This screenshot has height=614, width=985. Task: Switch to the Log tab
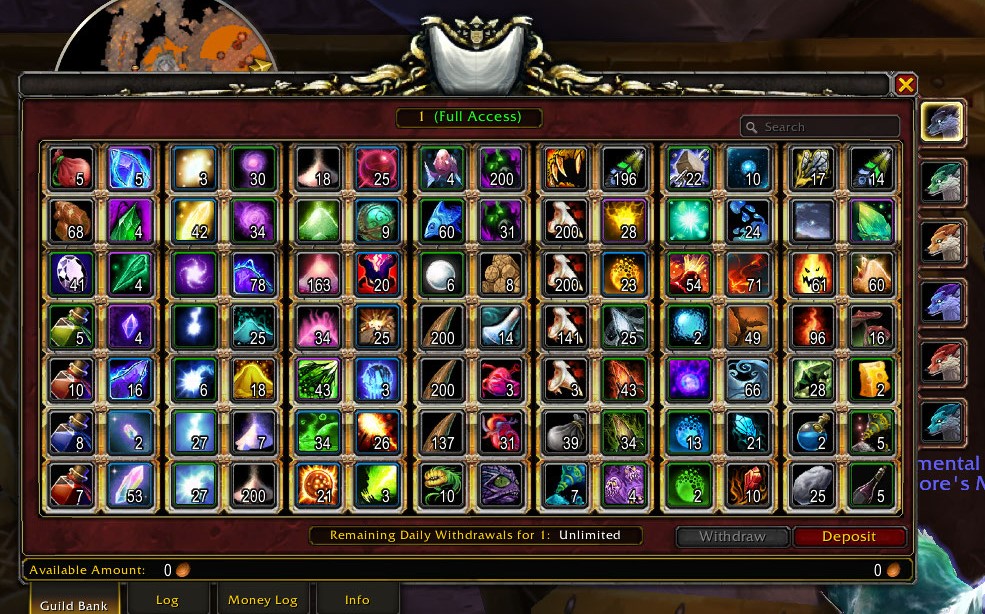tap(167, 600)
